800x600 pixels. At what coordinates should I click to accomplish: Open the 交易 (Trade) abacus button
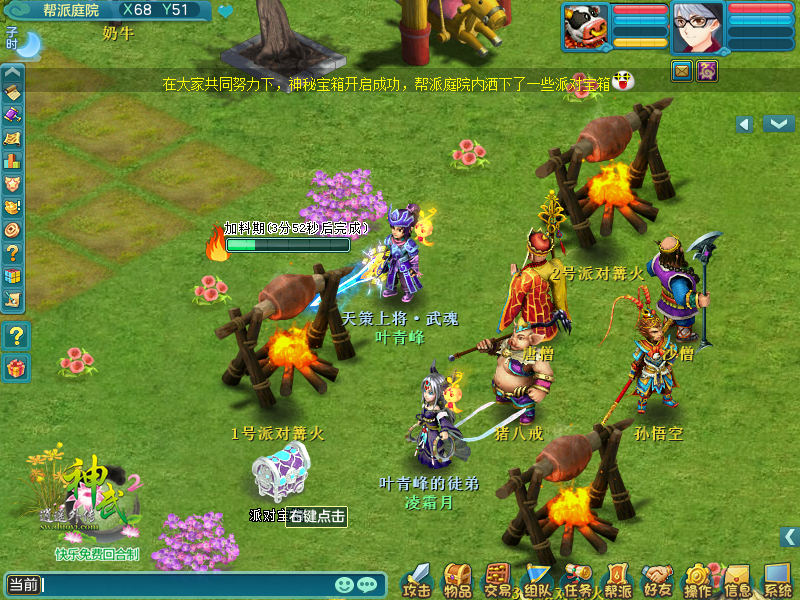coord(498,579)
